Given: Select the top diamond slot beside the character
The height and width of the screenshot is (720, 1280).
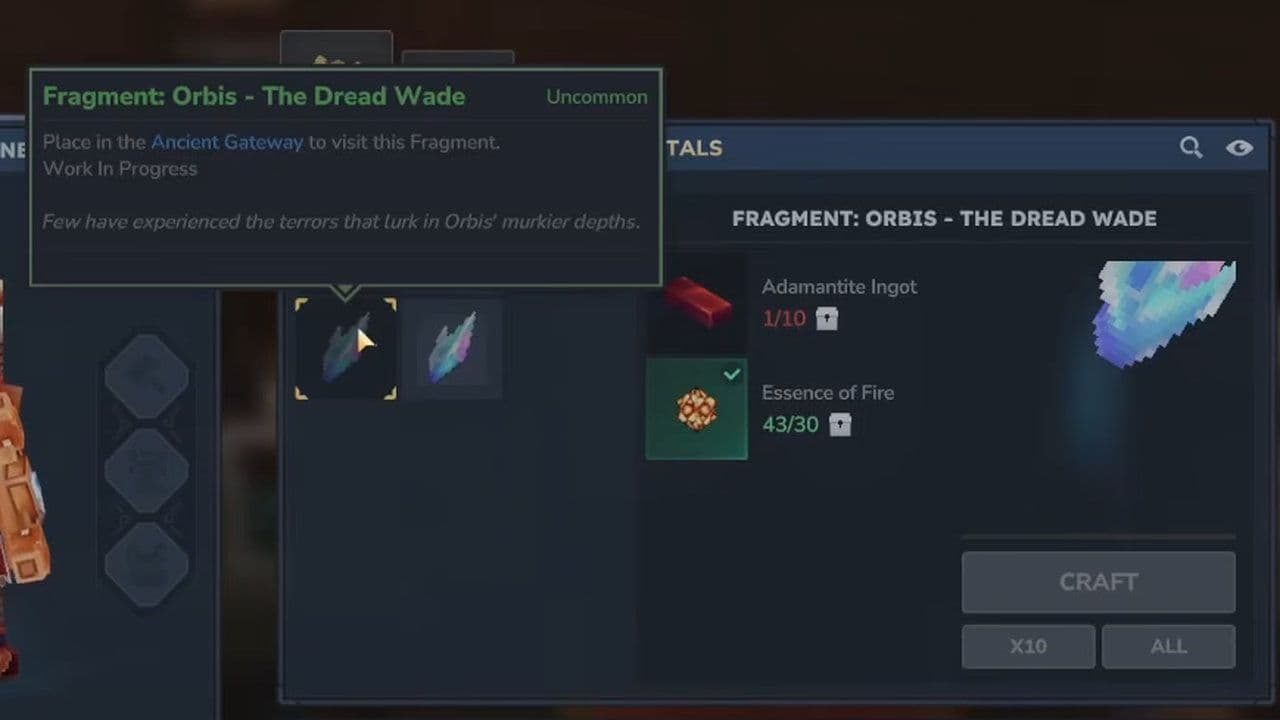Looking at the screenshot, I should click(146, 378).
